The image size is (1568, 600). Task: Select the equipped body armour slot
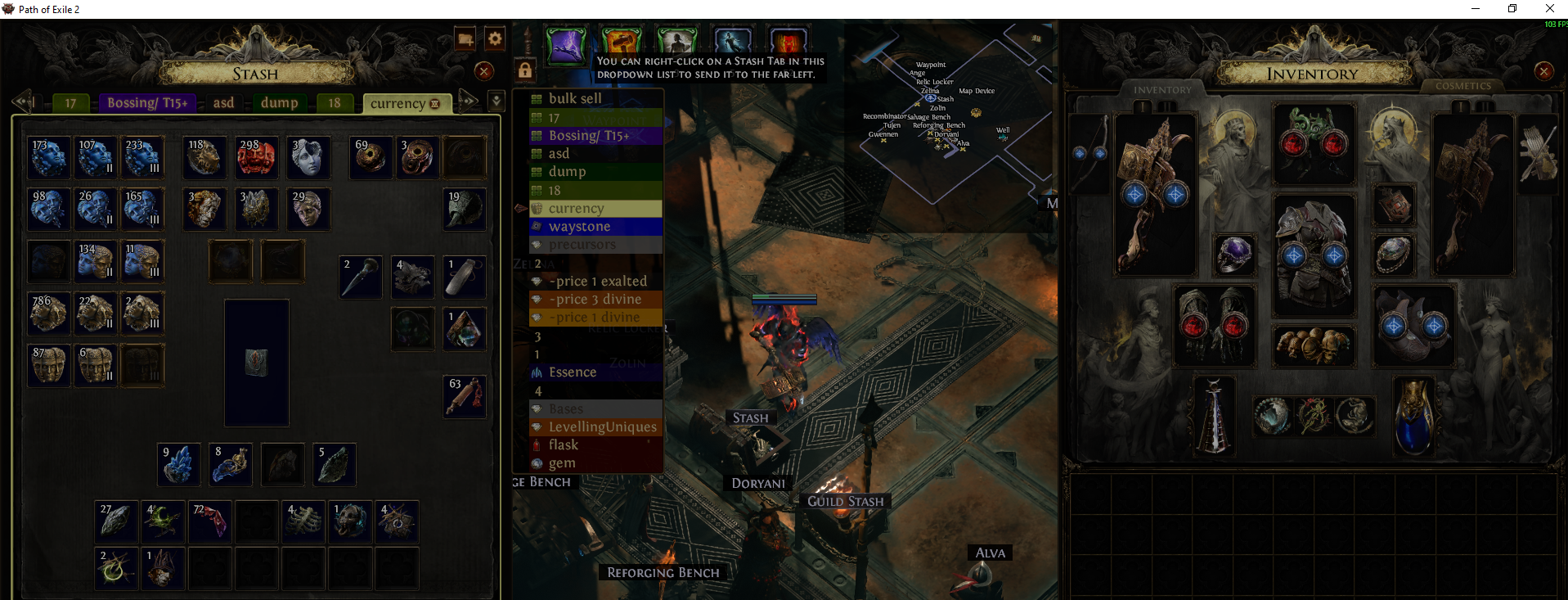1314,255
